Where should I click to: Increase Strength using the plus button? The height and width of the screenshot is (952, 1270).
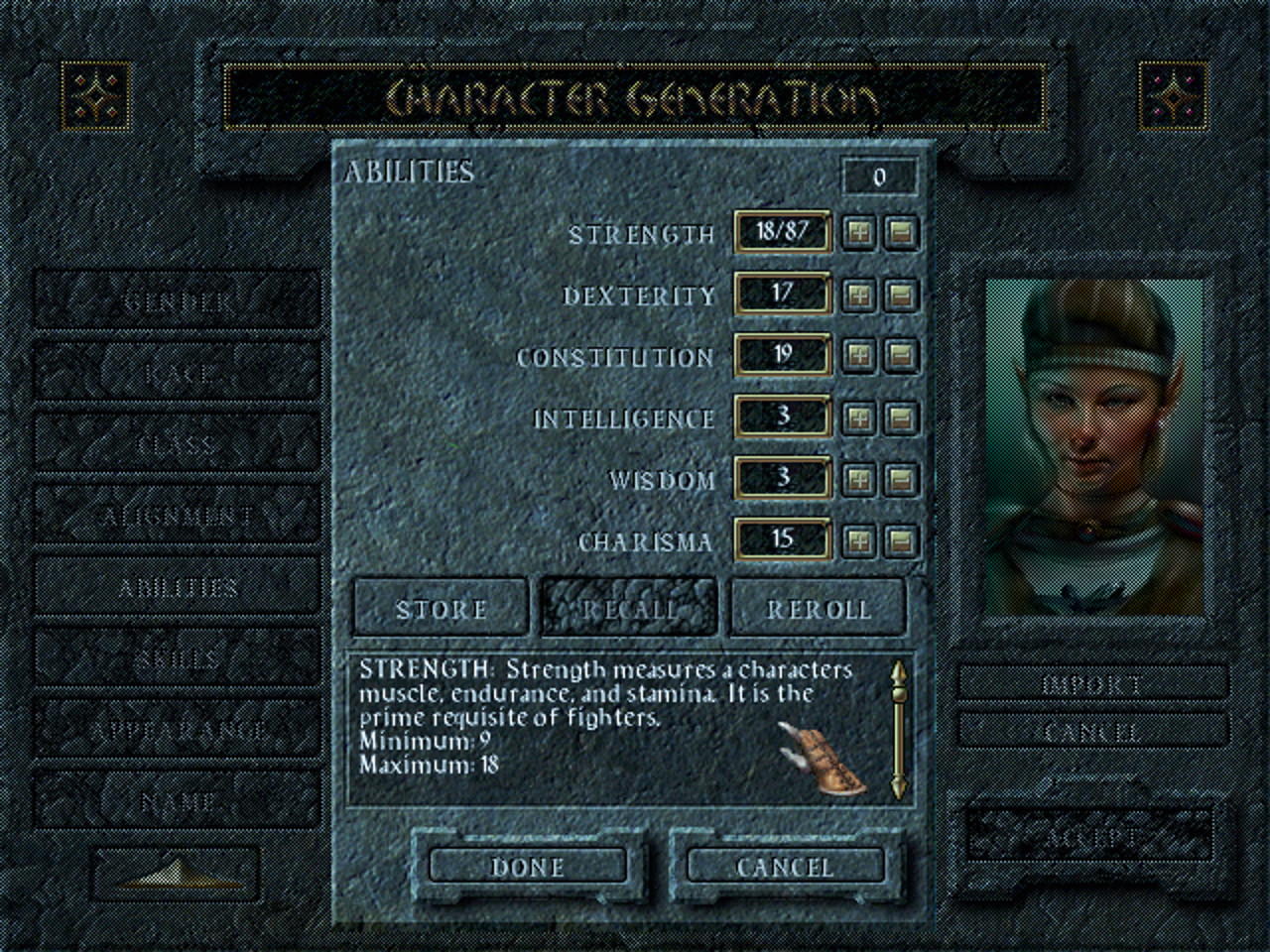point(860,234)
